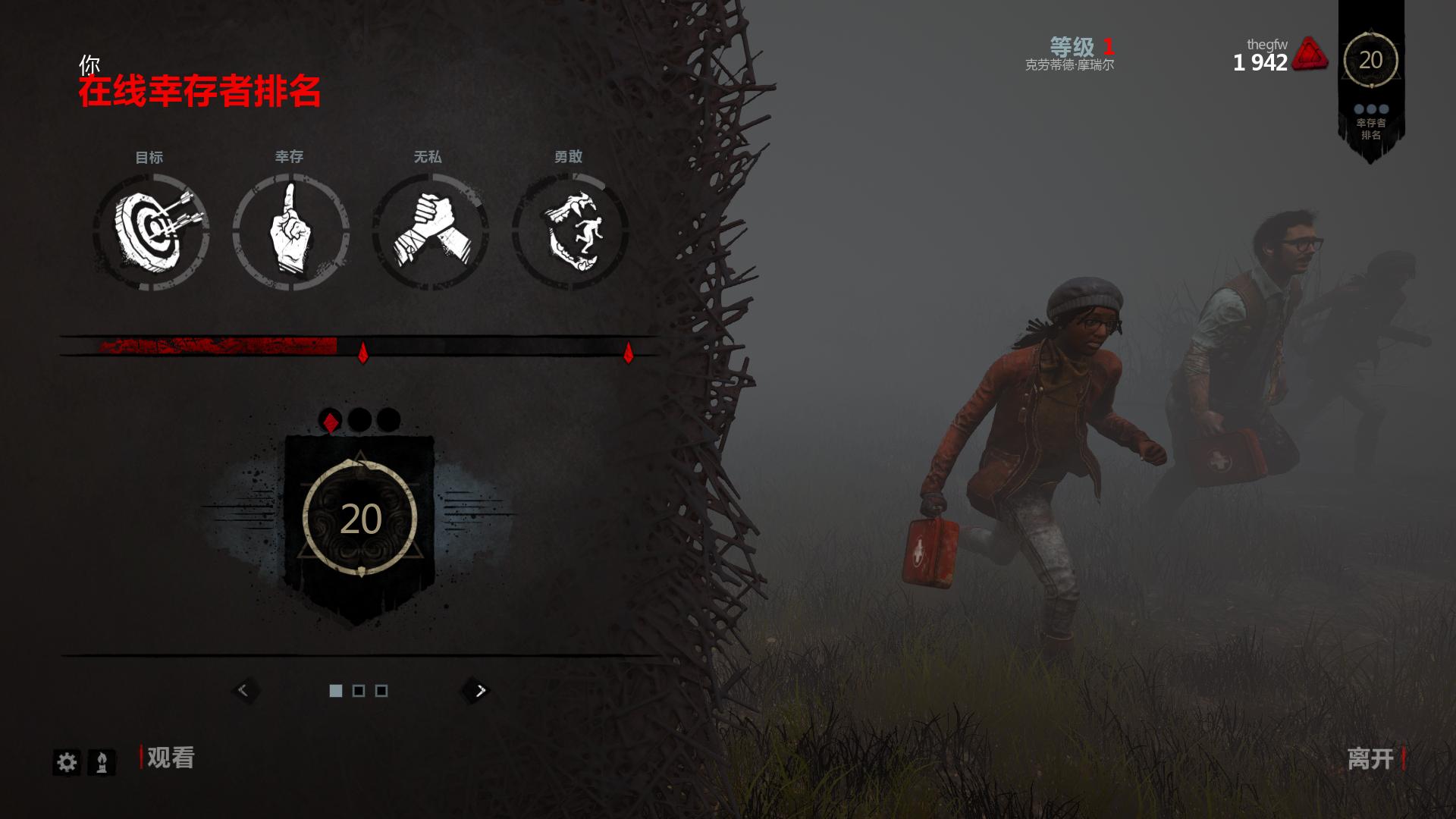Choose the 勇敢 boldness emblem
The image size is (1456, 819).
[570, 232]
